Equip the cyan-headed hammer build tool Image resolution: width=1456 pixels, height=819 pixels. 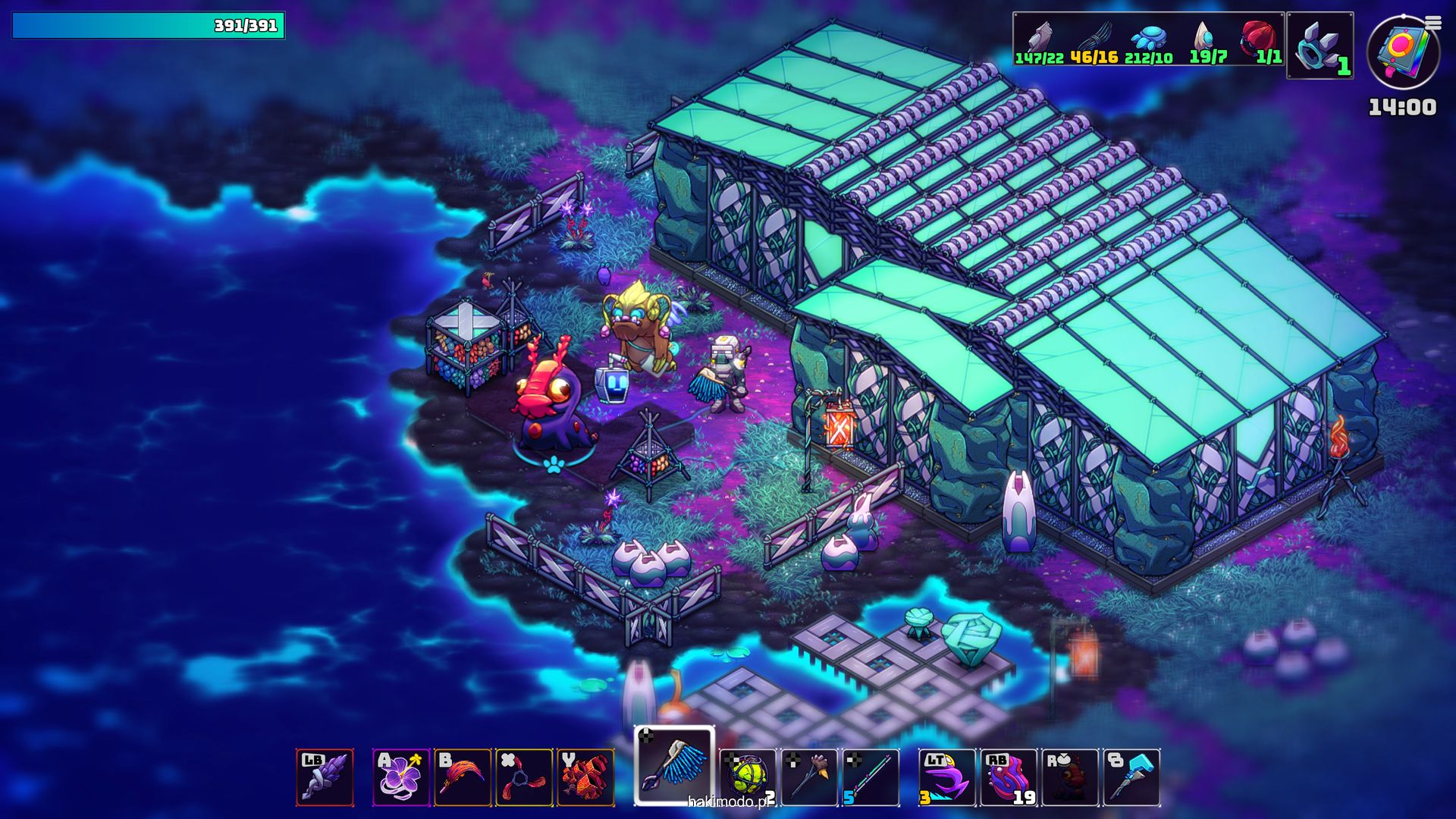(1131, 777)
